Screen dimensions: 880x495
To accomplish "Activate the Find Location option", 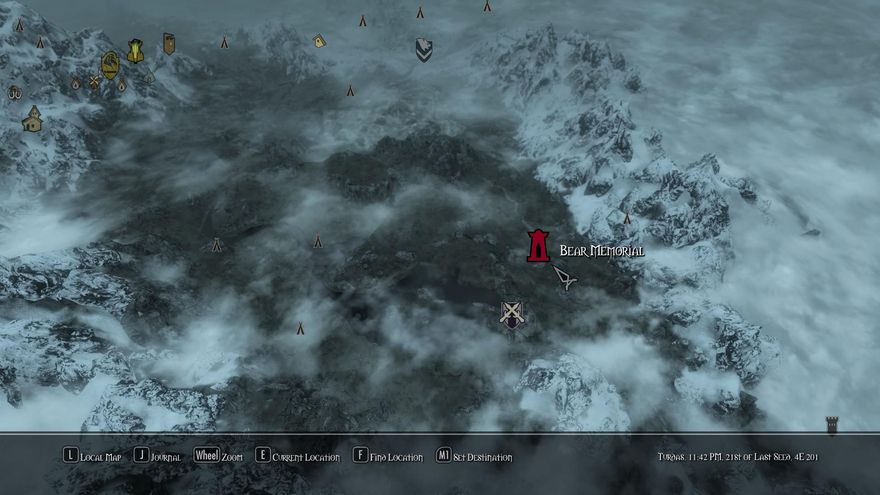I will 388,456.
